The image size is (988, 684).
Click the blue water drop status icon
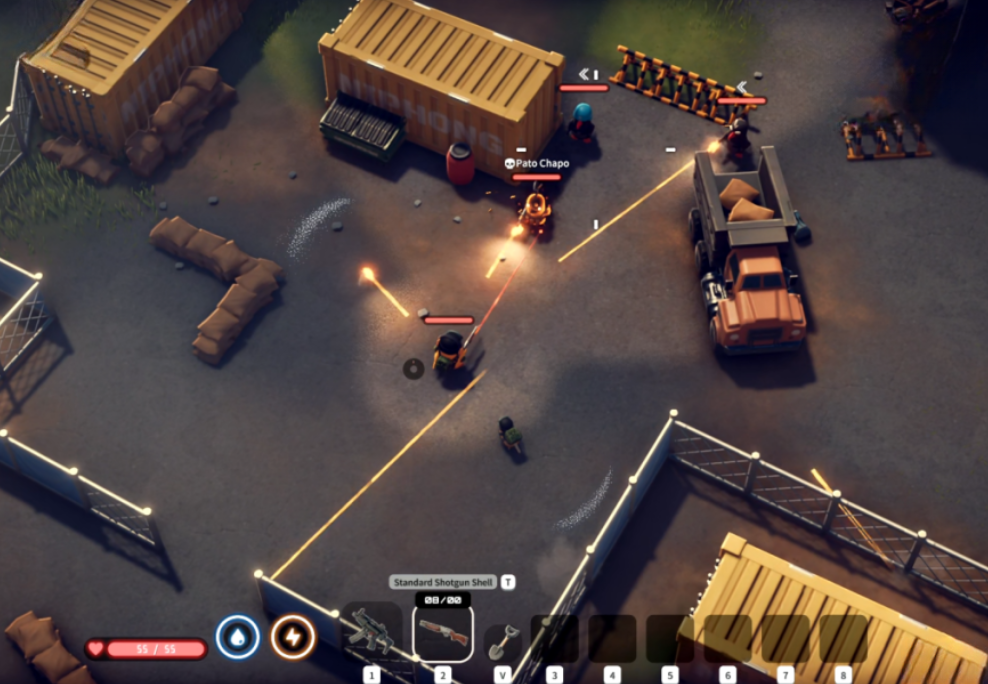click(238, 637)
